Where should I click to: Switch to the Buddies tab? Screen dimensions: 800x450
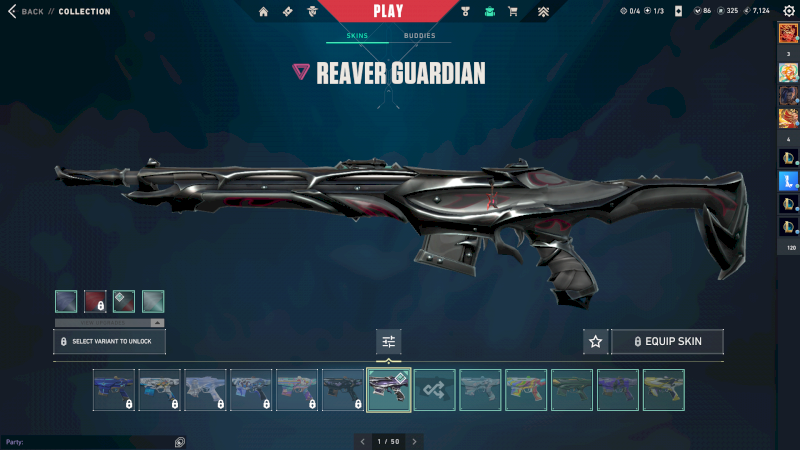click(x=420, y=36)
